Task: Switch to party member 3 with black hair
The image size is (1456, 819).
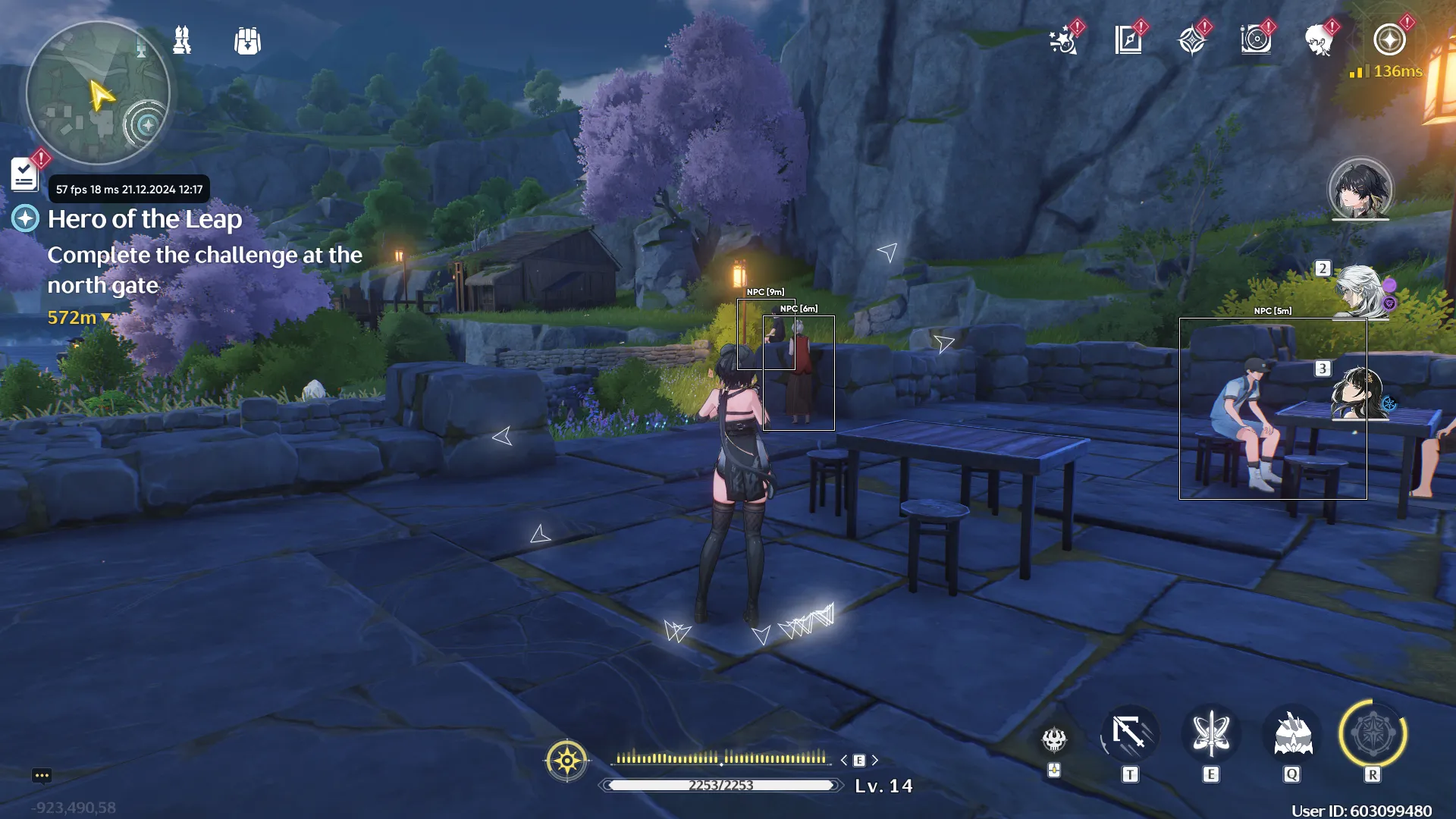Action: [1360, 393]
